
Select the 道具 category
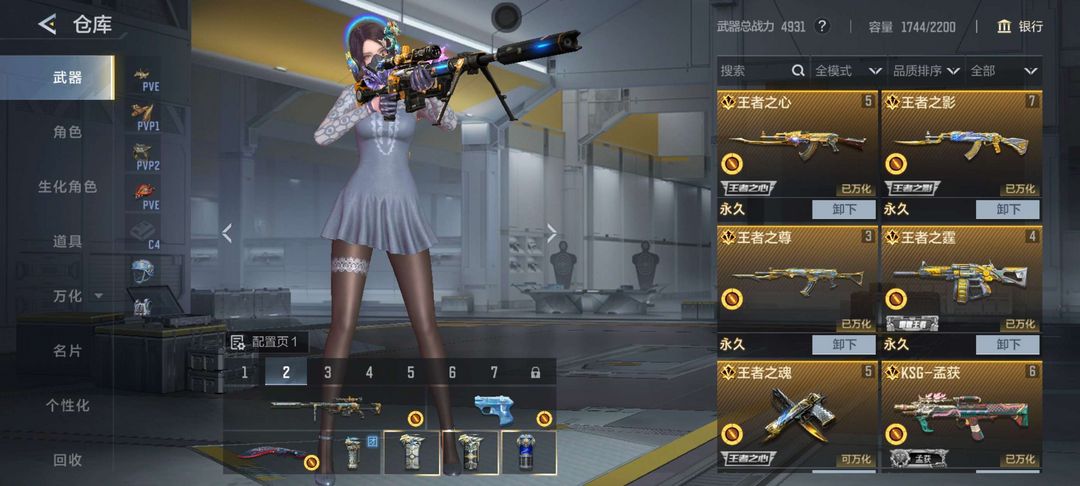coord(67,241)
